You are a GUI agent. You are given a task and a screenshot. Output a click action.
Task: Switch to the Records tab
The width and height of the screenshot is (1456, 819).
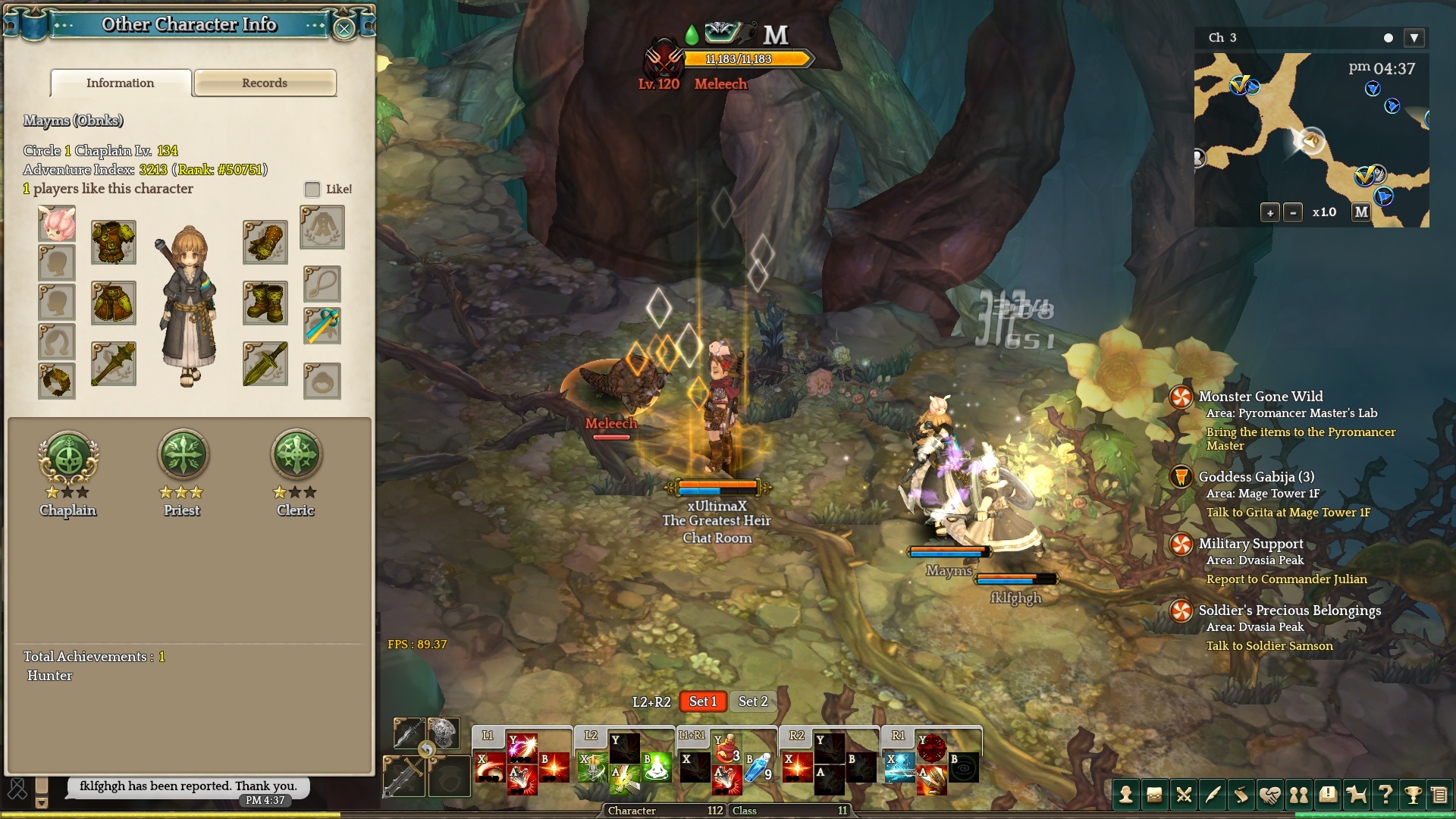[265, 83]
